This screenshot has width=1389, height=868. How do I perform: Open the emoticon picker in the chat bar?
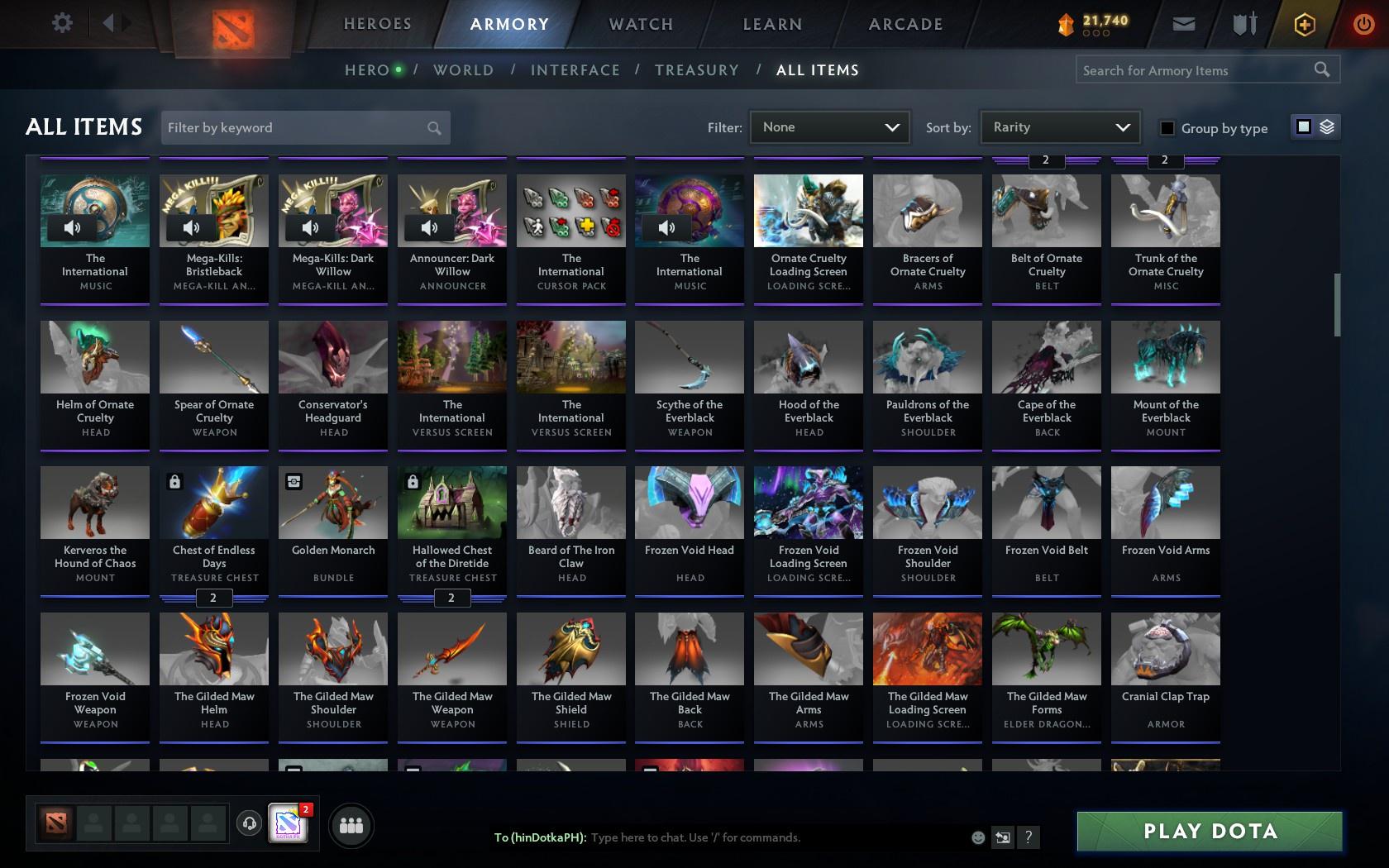pos(978,837)
